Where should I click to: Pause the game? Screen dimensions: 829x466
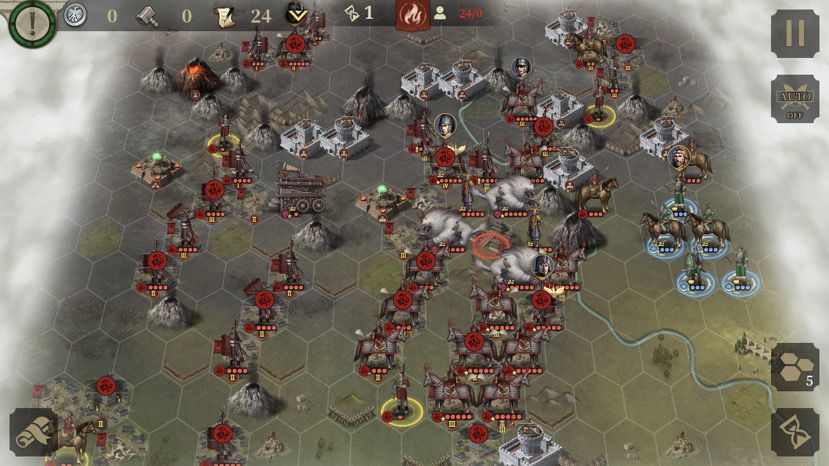(795, 34)
